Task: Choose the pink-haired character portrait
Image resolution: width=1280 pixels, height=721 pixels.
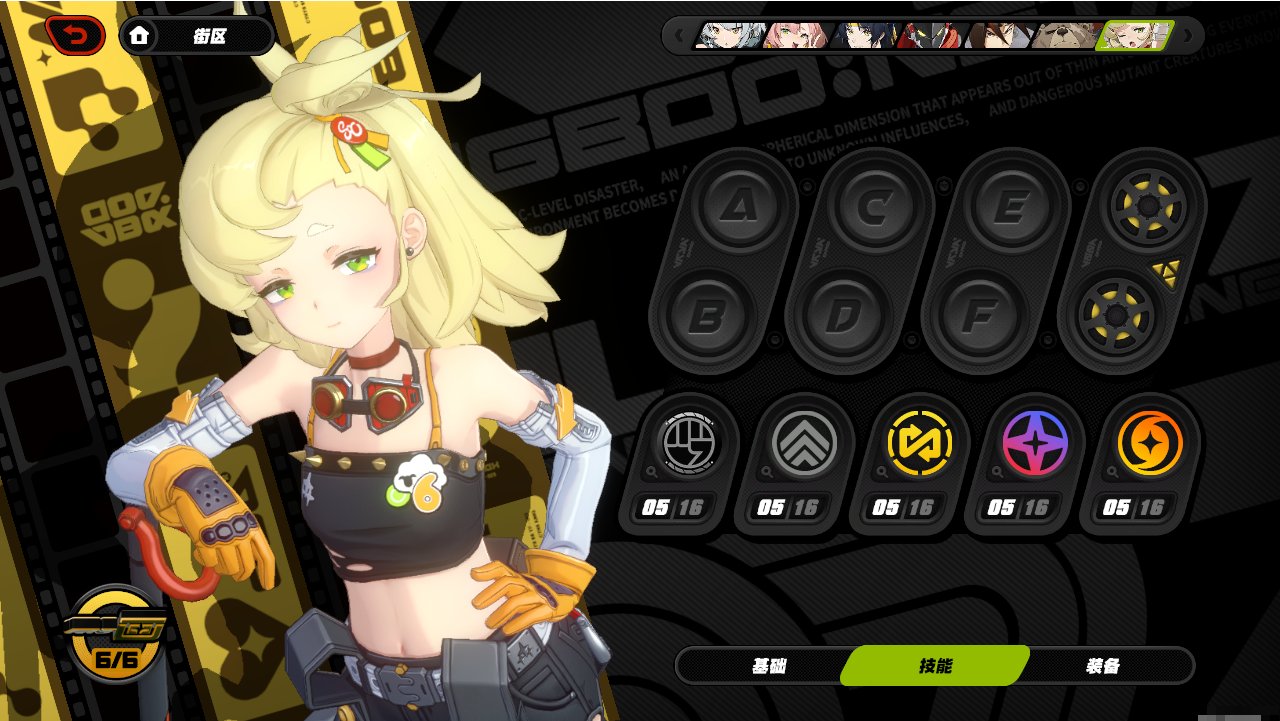Action: pos(796,36)
